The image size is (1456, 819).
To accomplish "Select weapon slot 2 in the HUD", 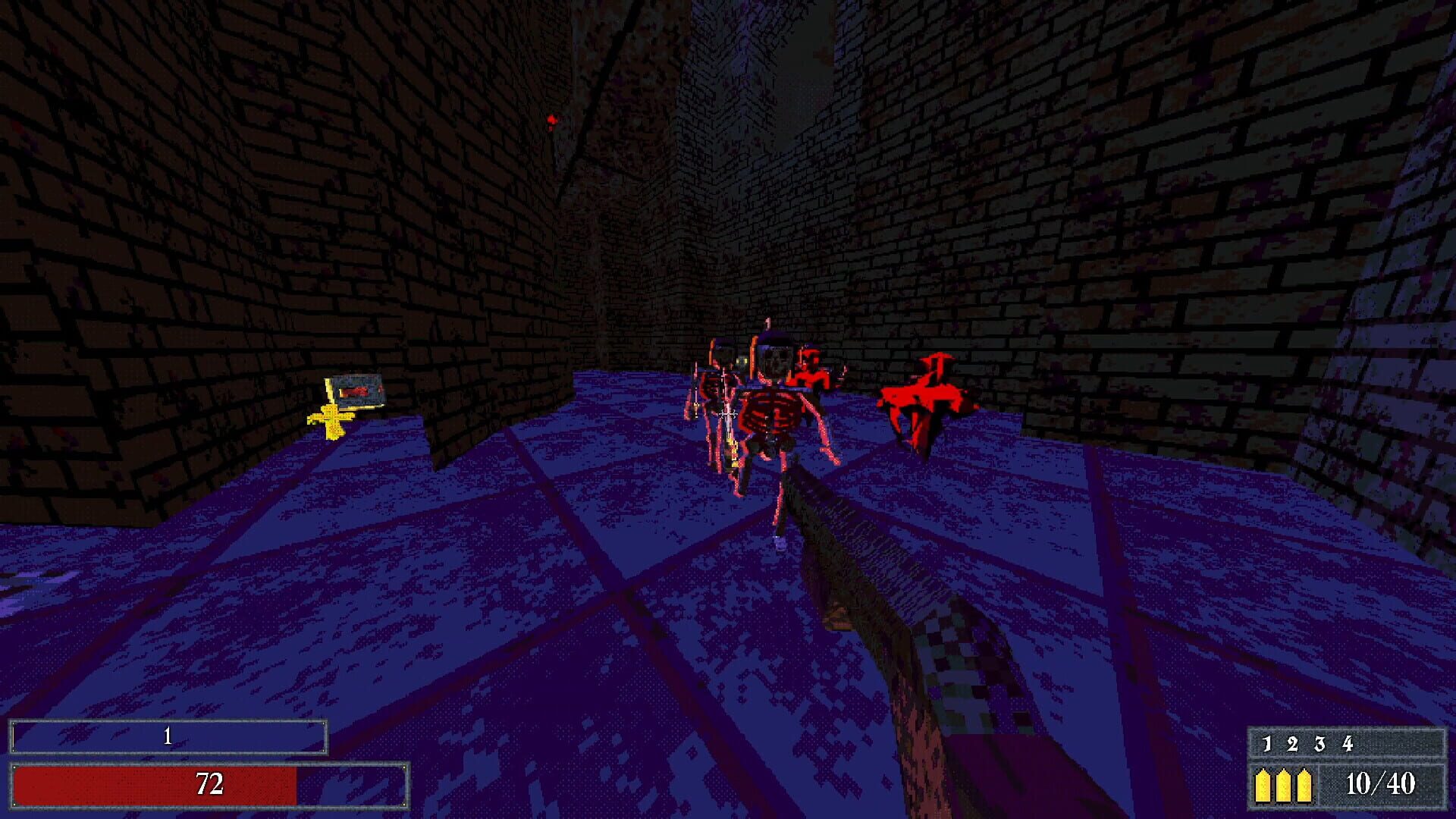I will [1294, 743].
